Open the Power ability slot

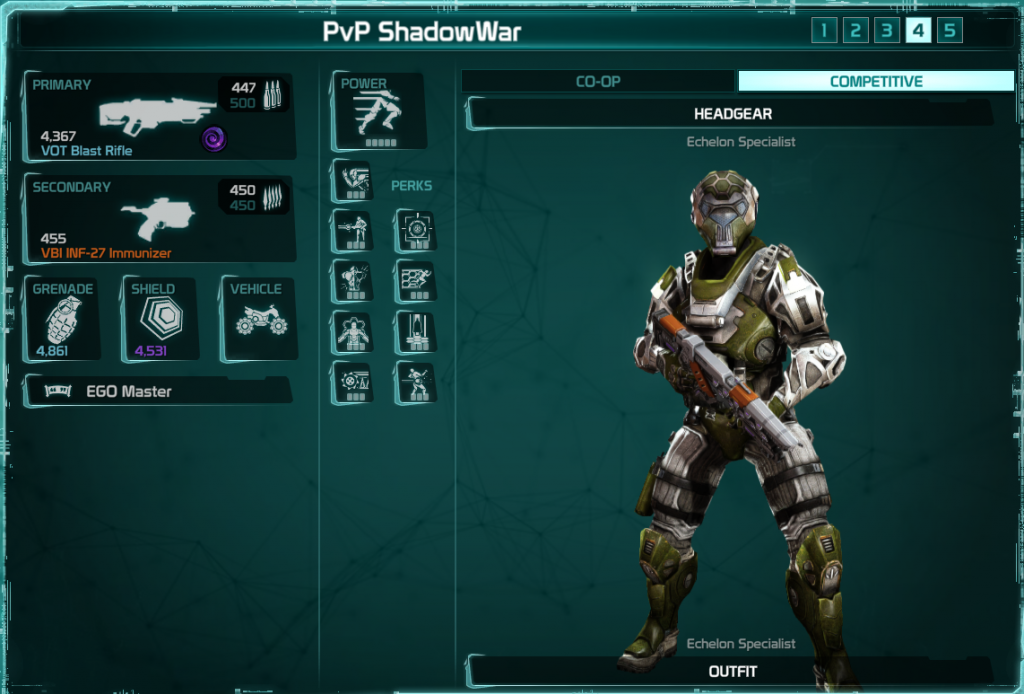pos(377,110)
